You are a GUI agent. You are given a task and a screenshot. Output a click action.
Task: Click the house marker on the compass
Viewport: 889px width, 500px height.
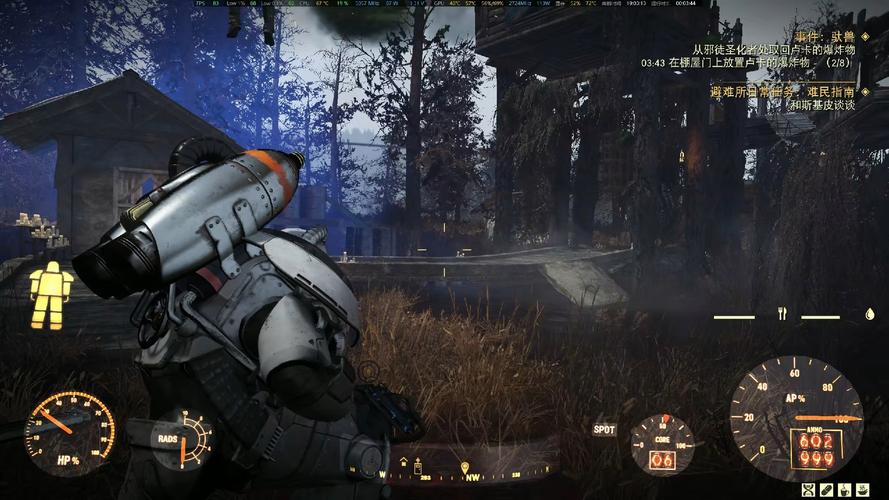pyautogui.click(x=404, y=462)
